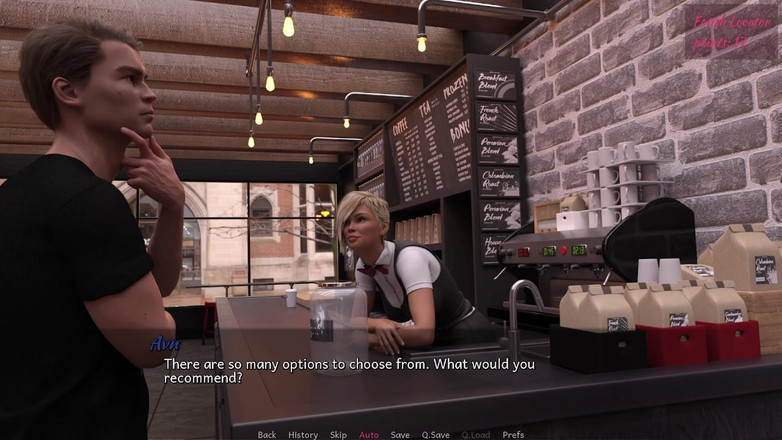Click the greyed-out Q.Load button
Image resolution: width=782 pixels, height=440 pixels.
[476, 435]
